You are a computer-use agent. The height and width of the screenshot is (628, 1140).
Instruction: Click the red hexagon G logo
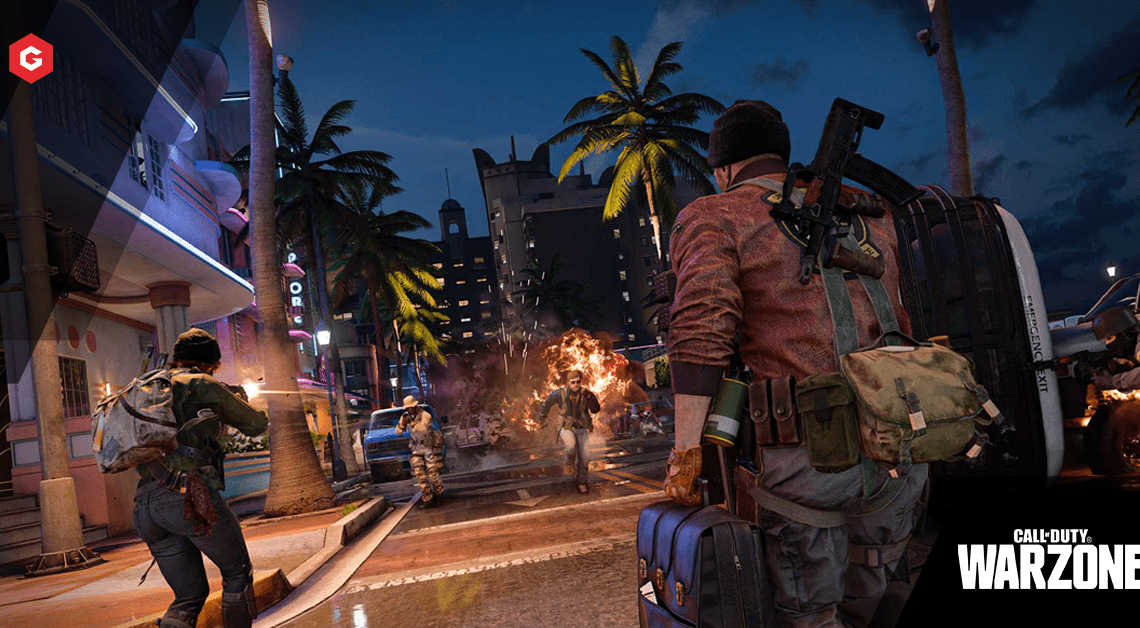tap(31, 57)
